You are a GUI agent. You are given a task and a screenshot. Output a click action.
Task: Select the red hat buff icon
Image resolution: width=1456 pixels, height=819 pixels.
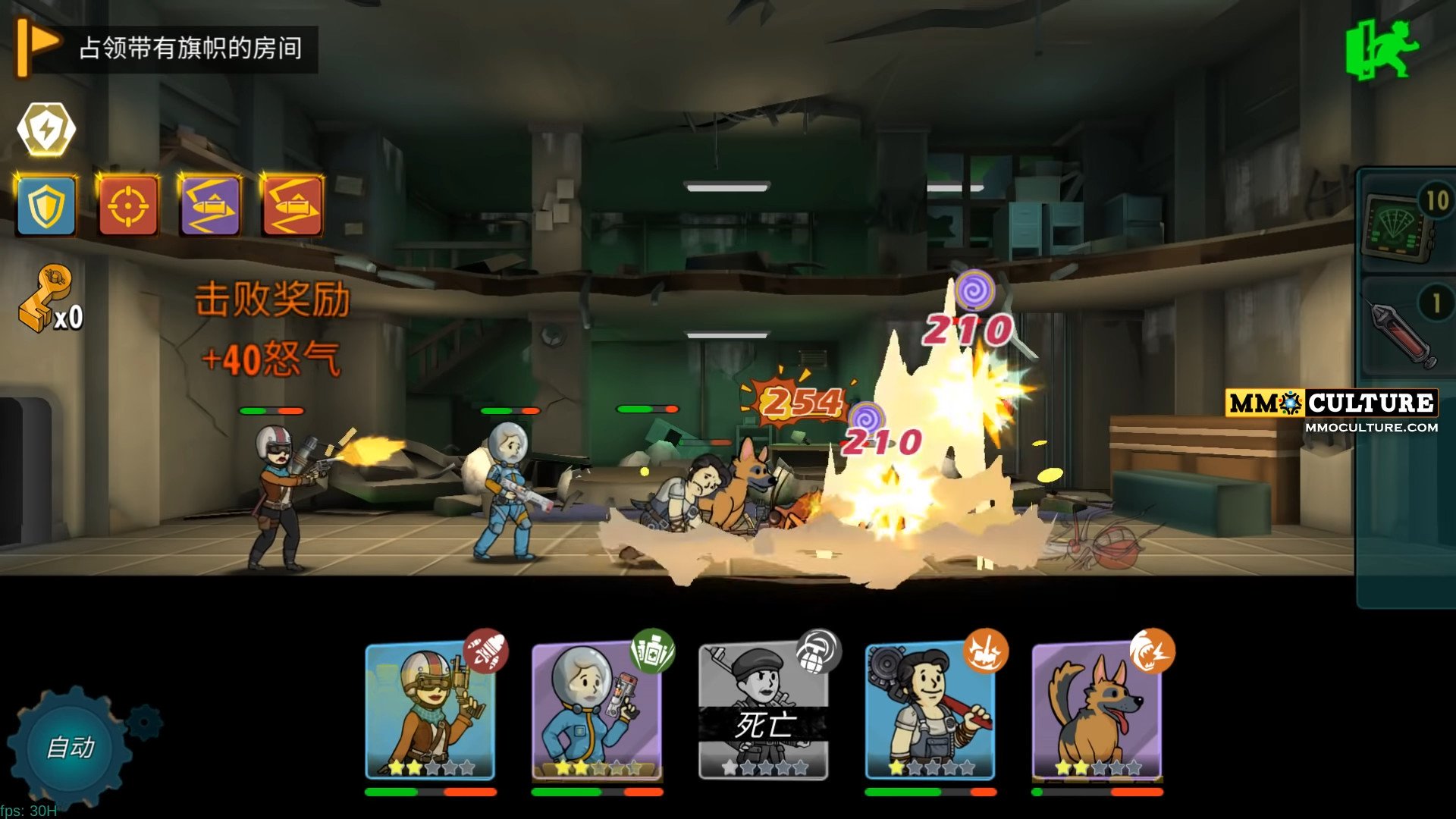292,206
